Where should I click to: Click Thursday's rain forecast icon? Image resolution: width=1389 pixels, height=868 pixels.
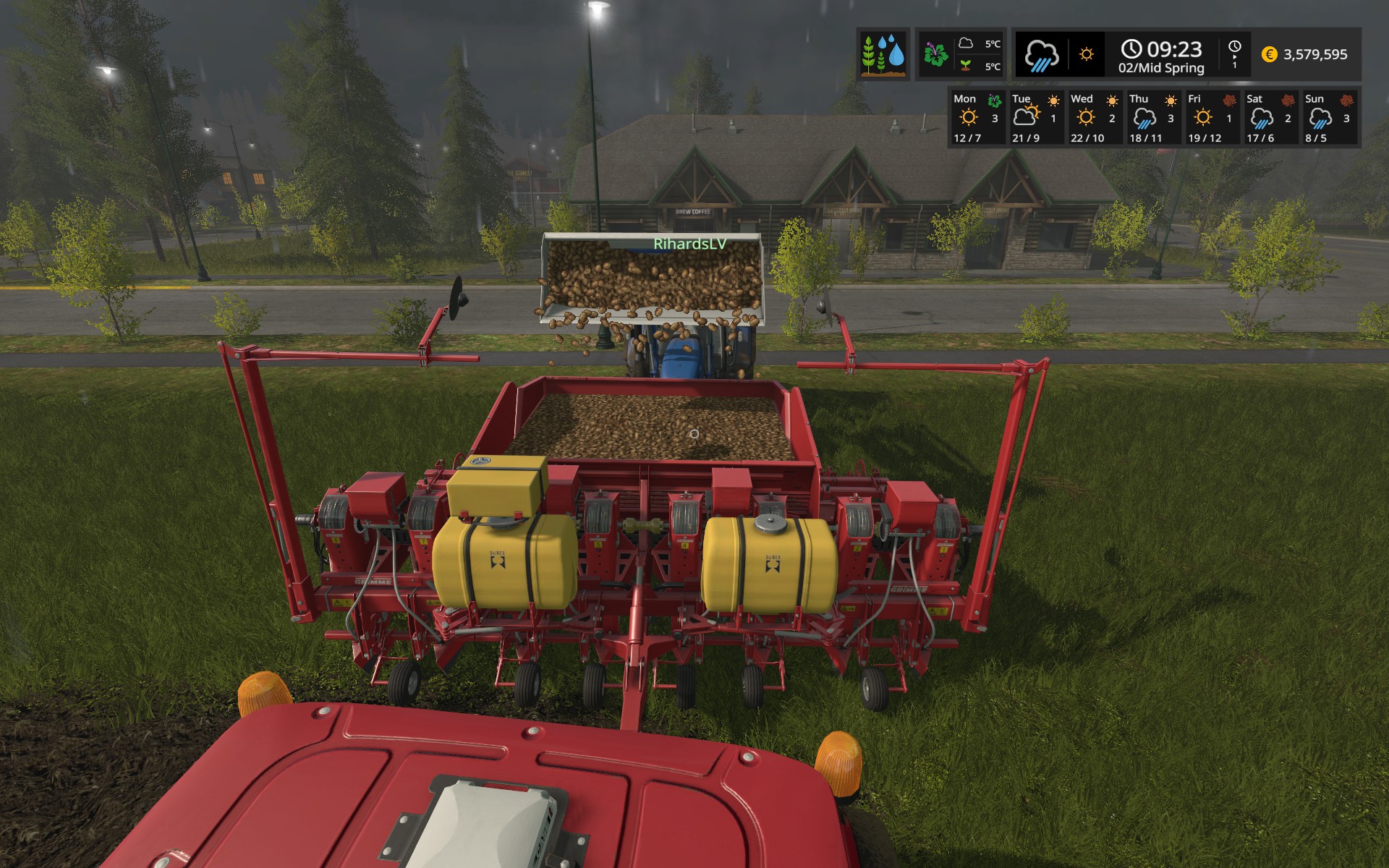click(x=1145, y=118)
